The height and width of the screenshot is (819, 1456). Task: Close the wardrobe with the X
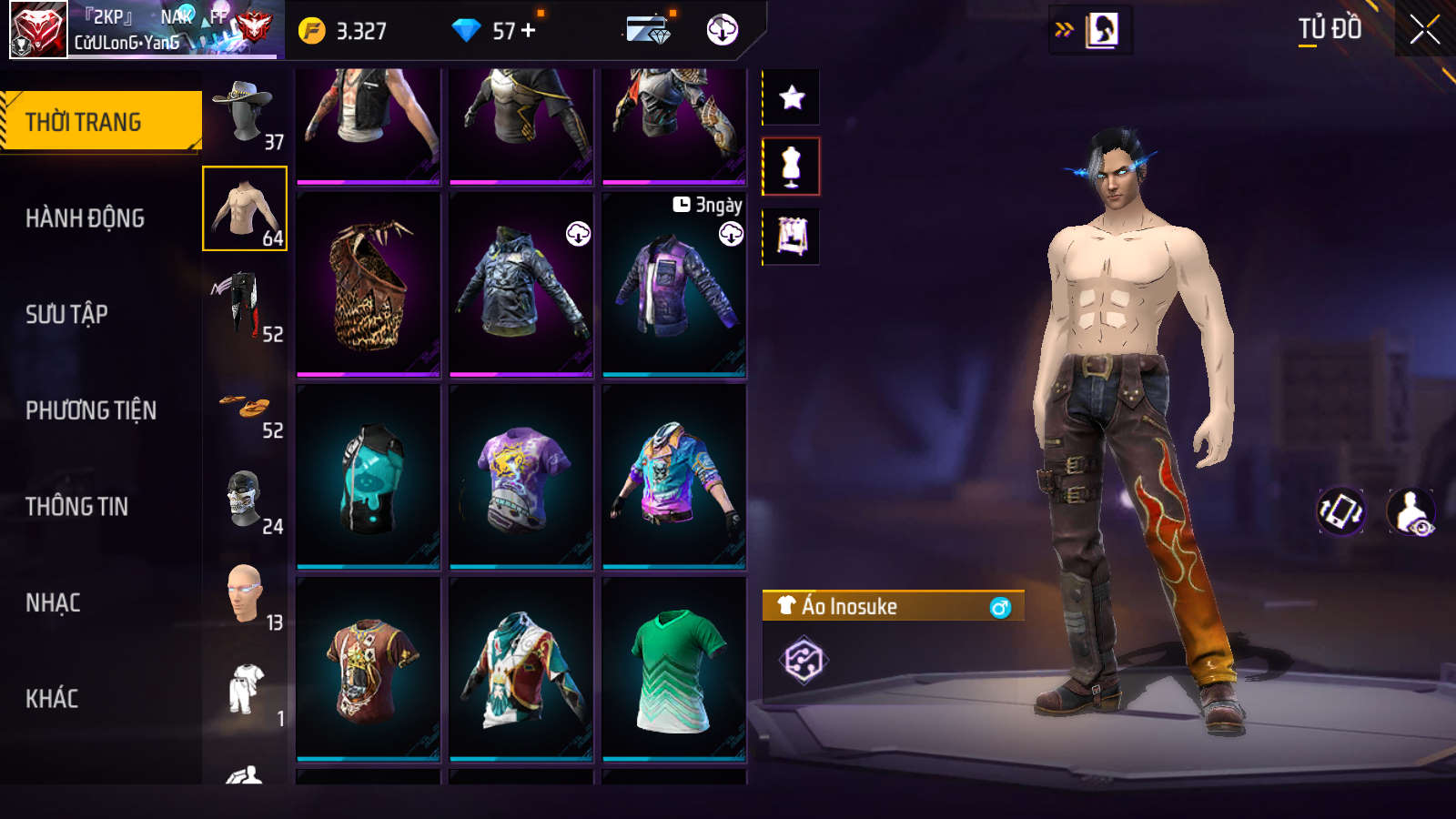(1424, 30)
